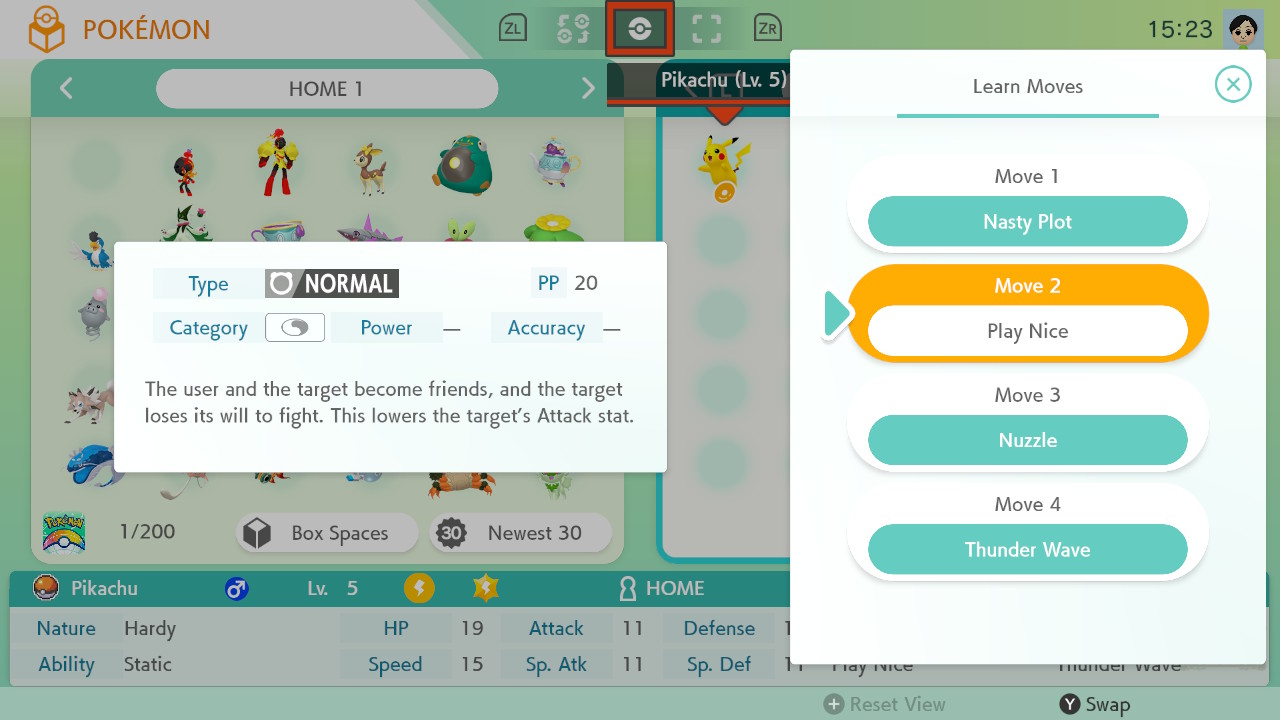Screen dimensions: 1280x720
Task: Click the right chevron to view the next box
Action: tap(588, 89)
